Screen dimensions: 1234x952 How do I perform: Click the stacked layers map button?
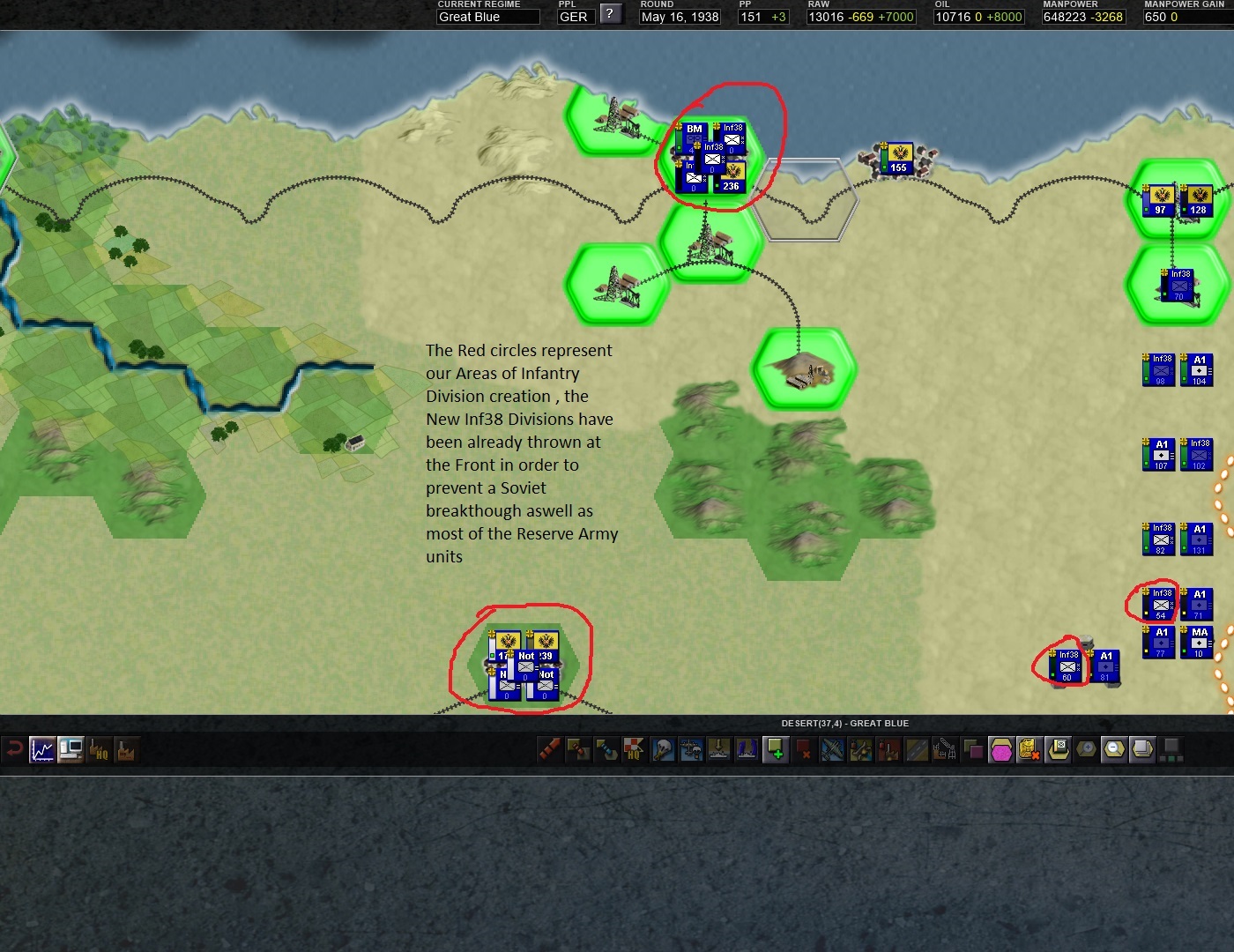click(x=1142, y=750)
